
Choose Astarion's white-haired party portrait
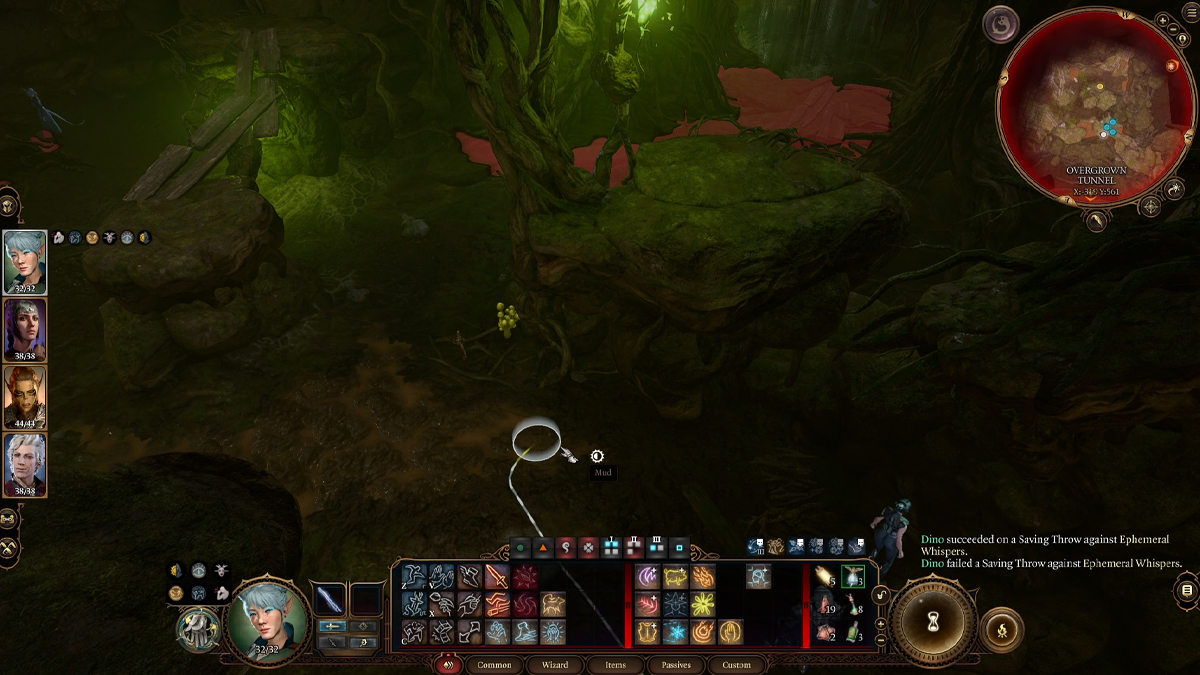tap(24, 463)
